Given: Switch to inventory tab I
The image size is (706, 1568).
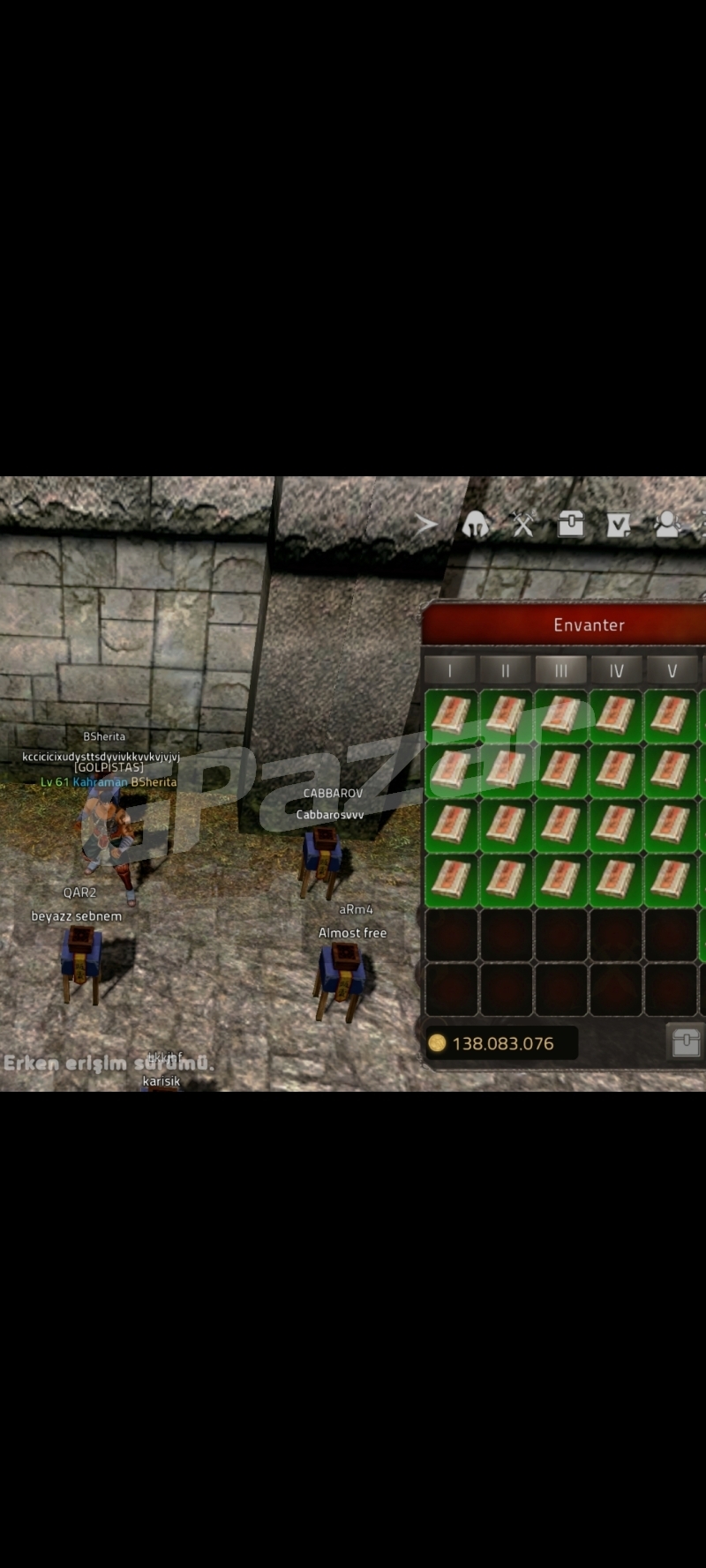Looking at the screenshot, I should [450, 671].
